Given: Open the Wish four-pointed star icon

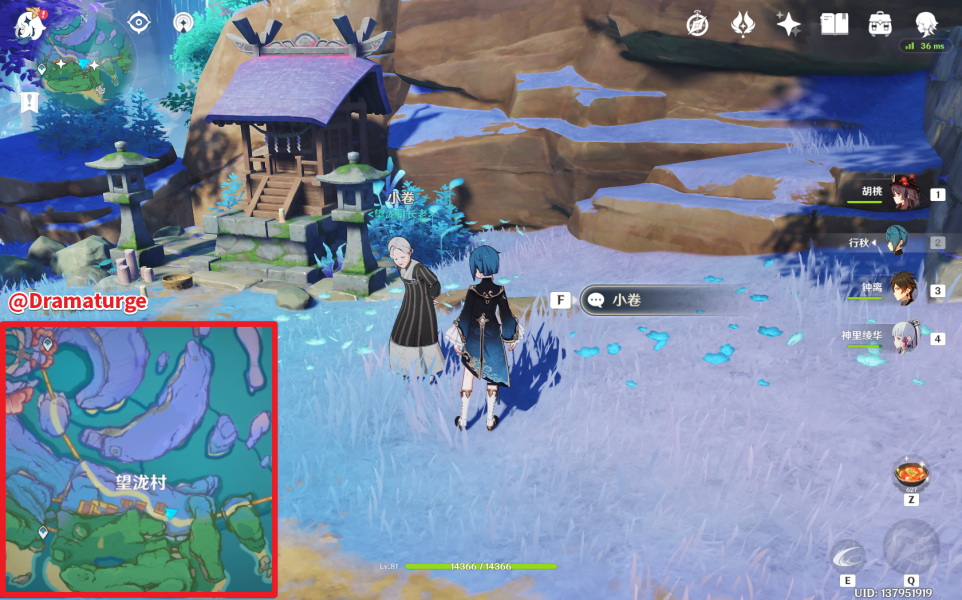Looking at the screenshot, I should coord(788,24).
